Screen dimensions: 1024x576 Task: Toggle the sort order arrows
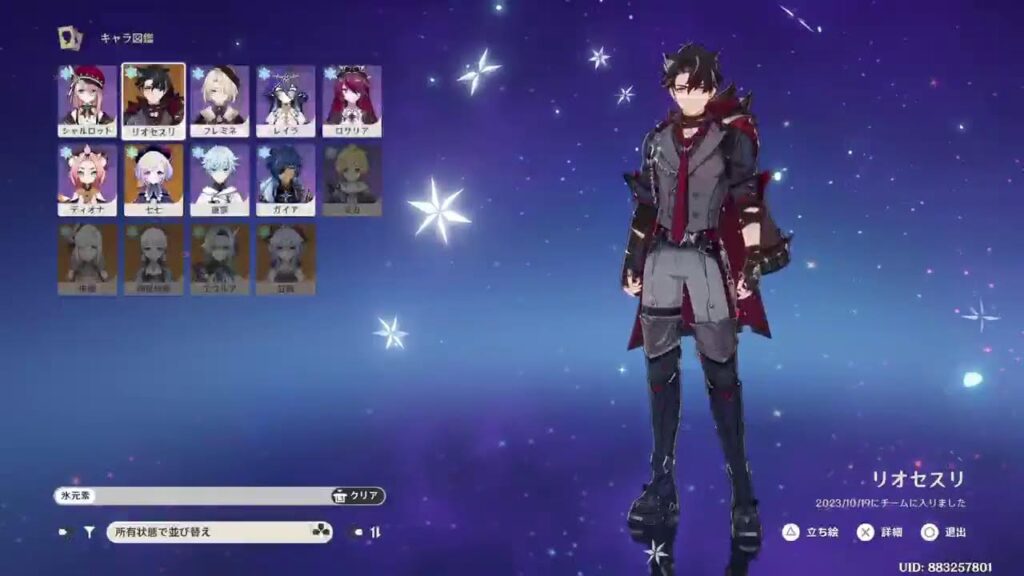click(375, 533)
